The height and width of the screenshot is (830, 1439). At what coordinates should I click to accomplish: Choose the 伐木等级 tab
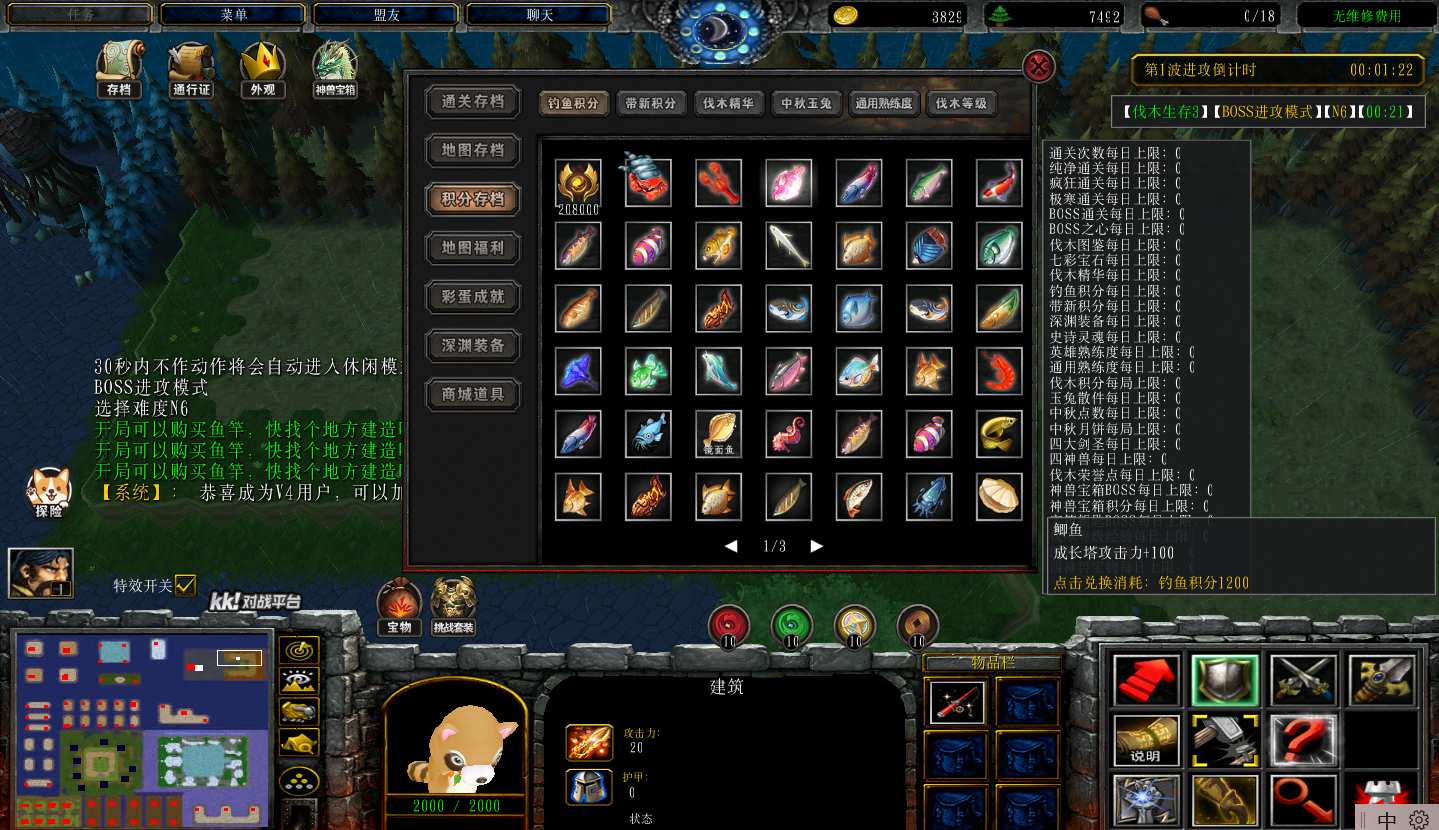pos(960,103)
